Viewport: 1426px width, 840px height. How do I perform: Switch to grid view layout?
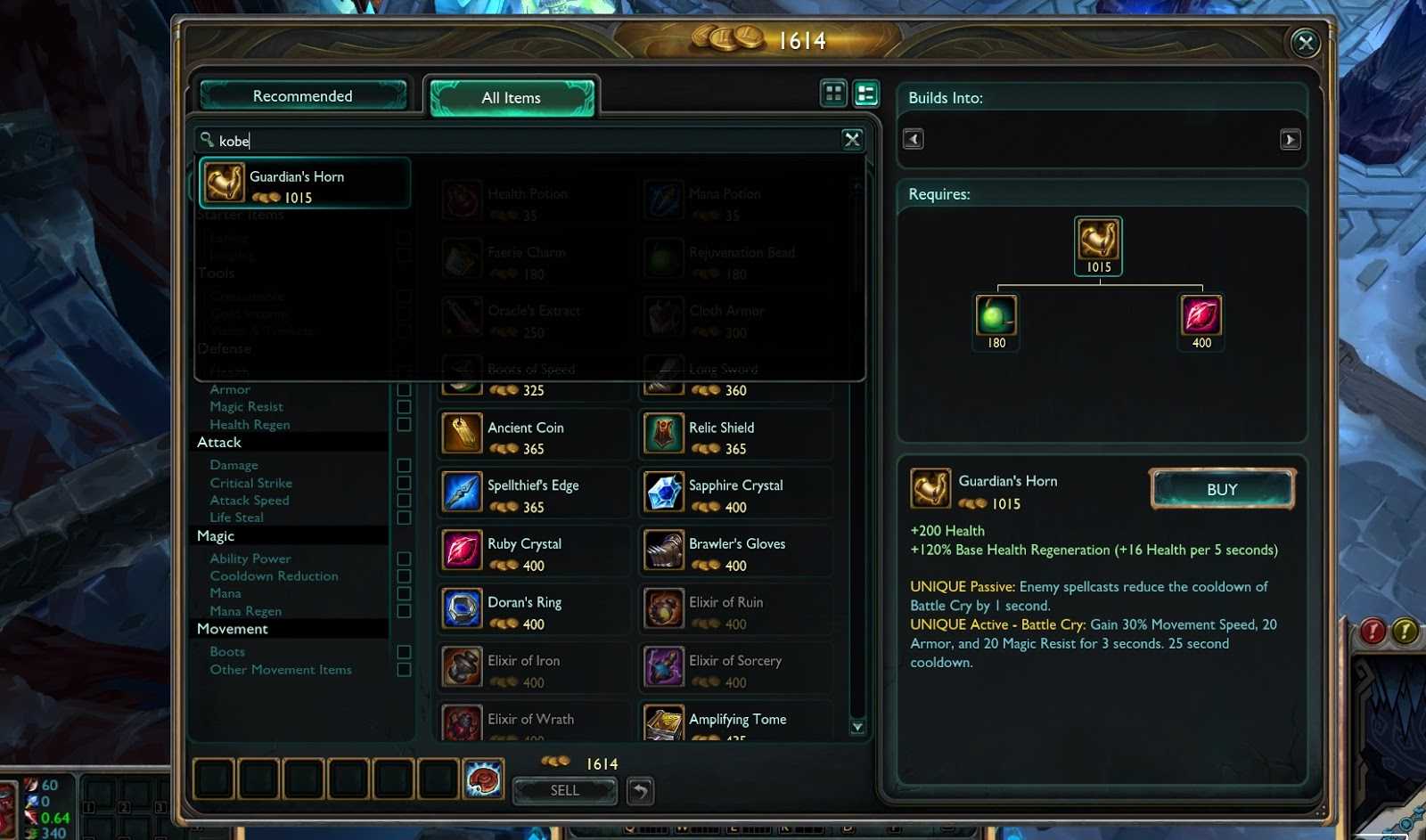click(834, 93)
